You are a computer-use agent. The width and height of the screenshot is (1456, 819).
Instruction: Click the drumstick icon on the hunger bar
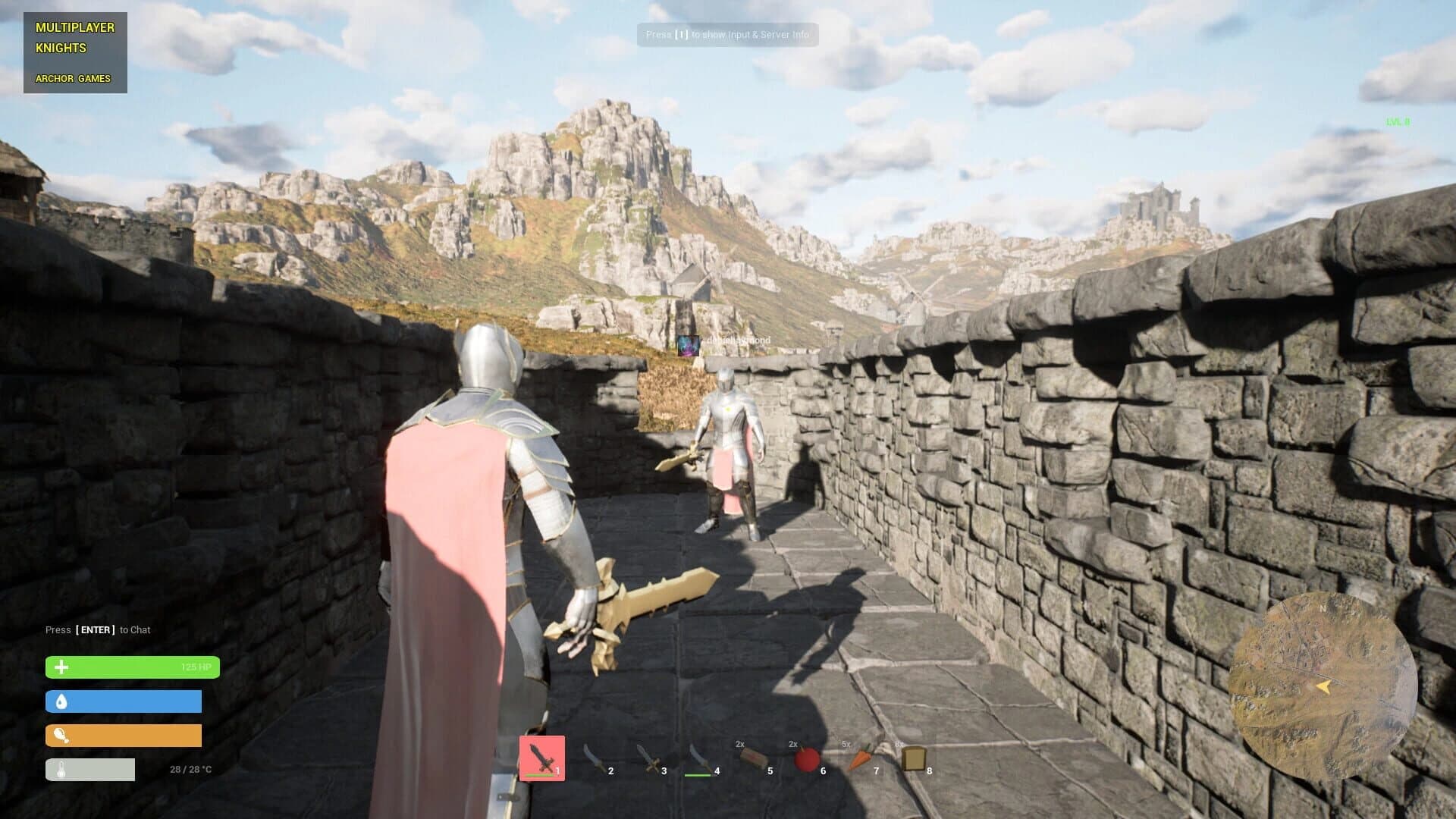point(62,735)
